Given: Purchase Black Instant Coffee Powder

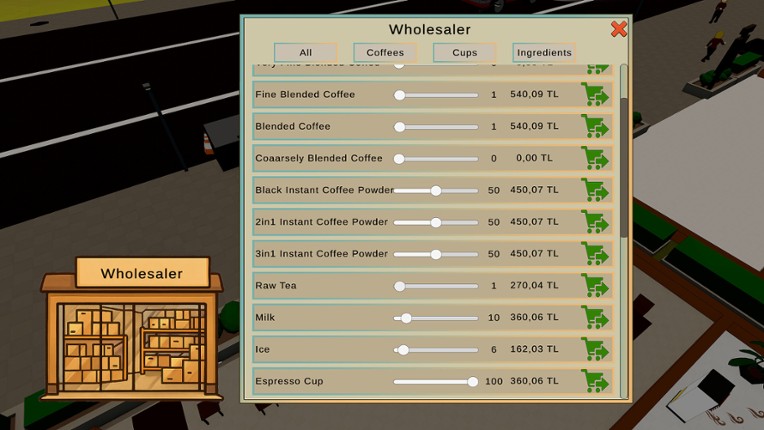Looking at the screenshot, I should coord(597,190).
